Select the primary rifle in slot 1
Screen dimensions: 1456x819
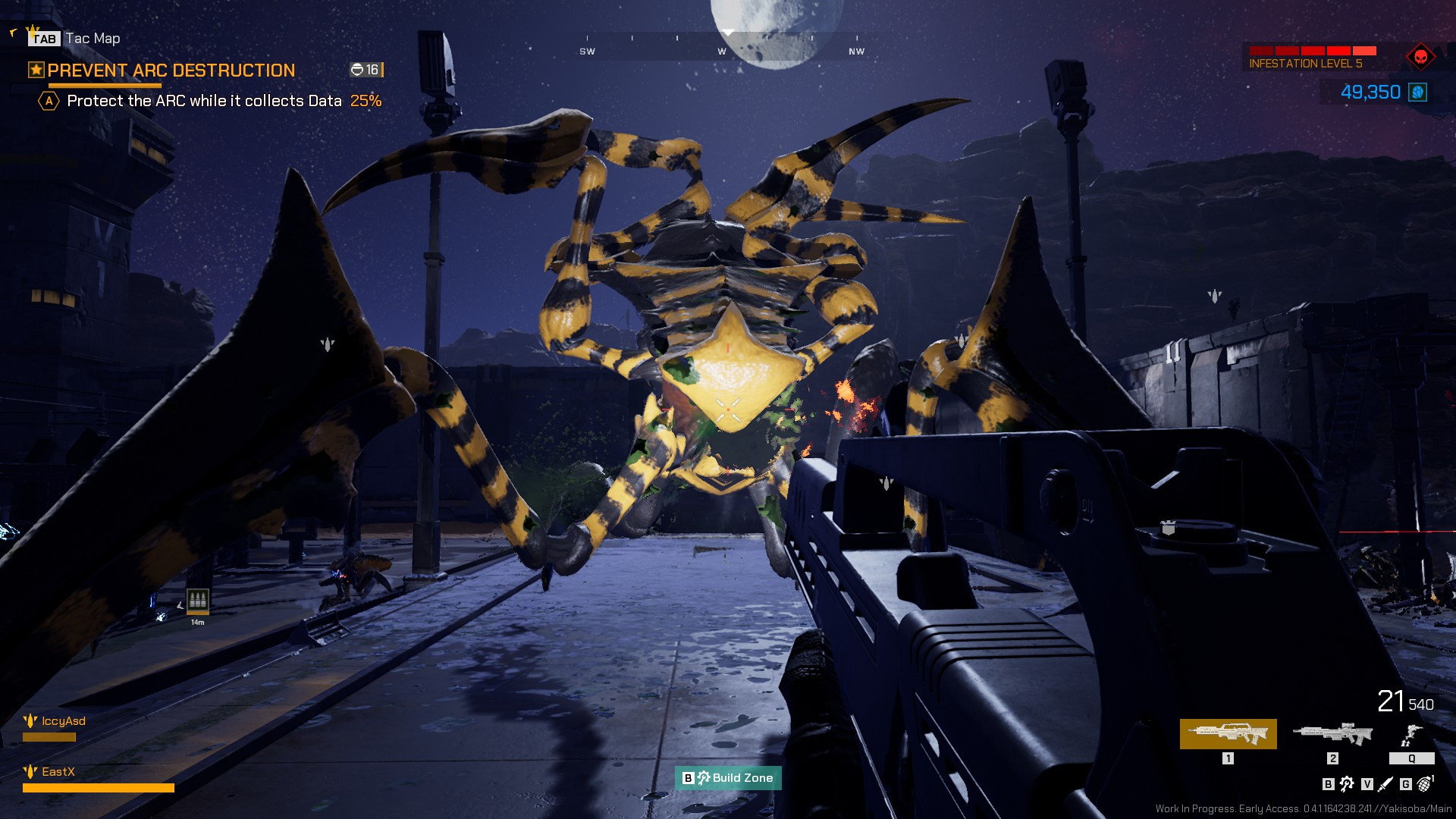tap(1228, 733)
